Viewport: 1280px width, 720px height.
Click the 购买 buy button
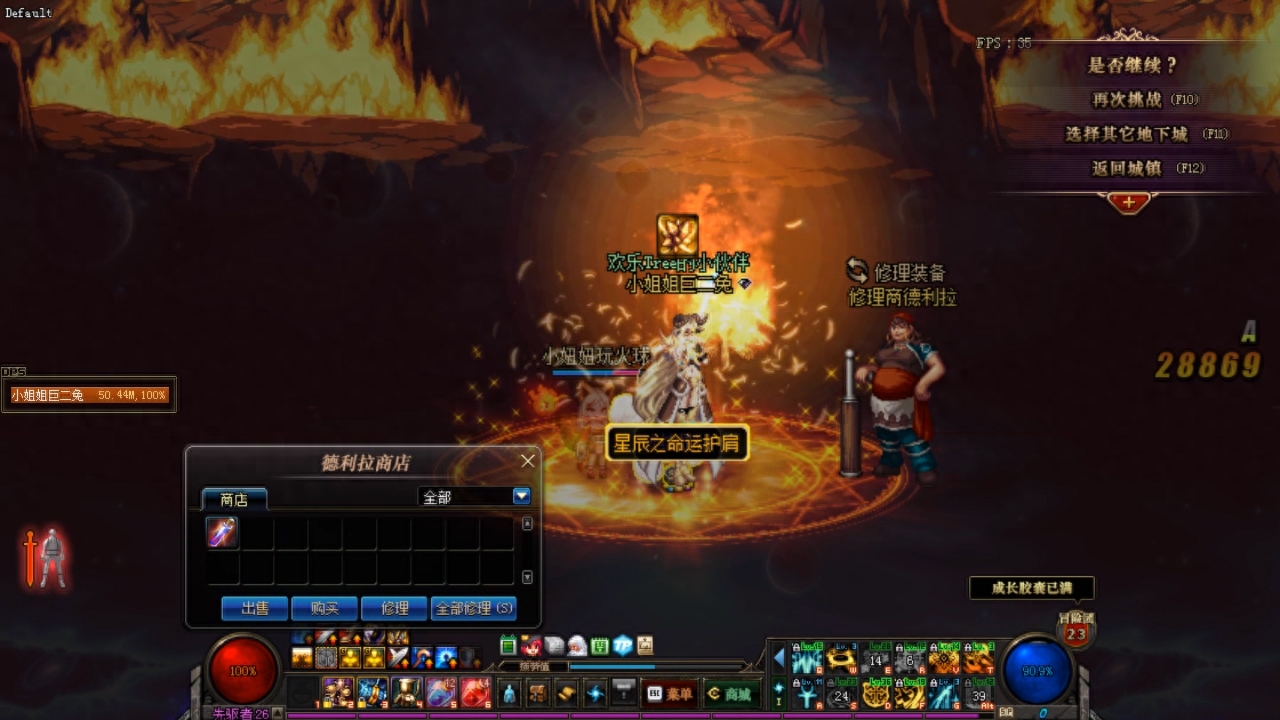[324, 608]
